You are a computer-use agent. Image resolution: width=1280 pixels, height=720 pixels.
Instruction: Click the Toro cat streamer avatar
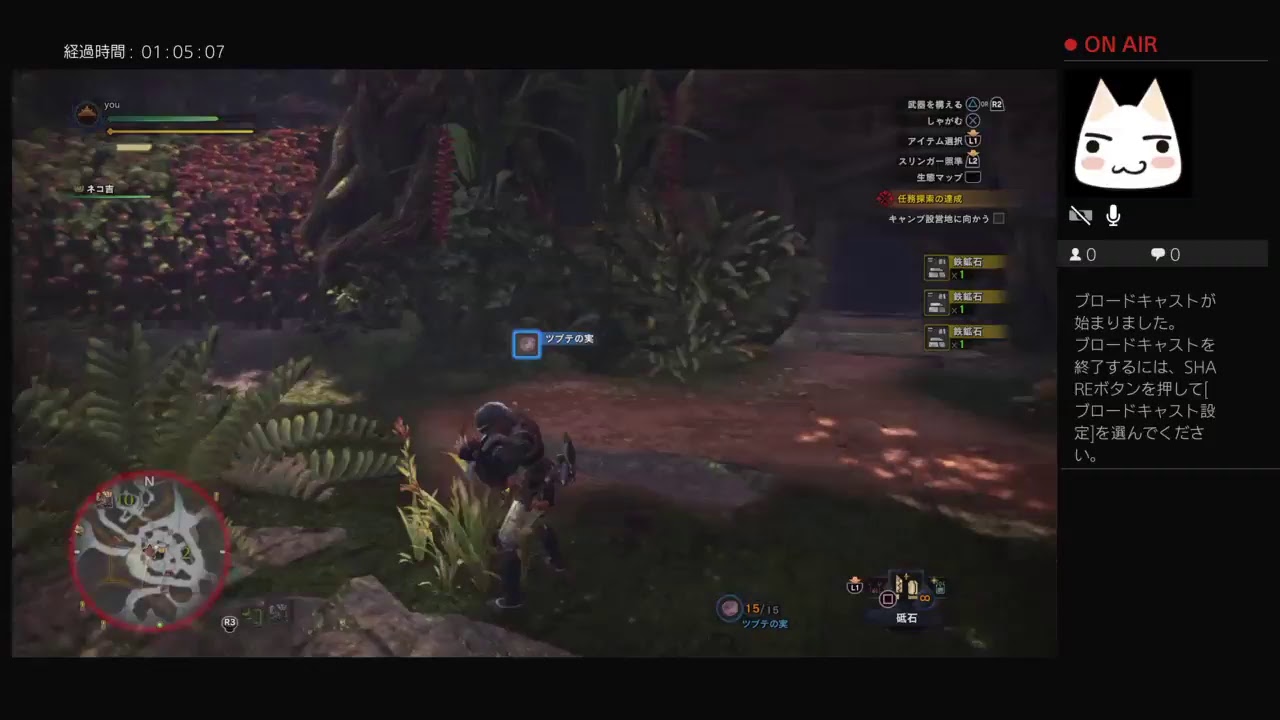pos(1128,133)
